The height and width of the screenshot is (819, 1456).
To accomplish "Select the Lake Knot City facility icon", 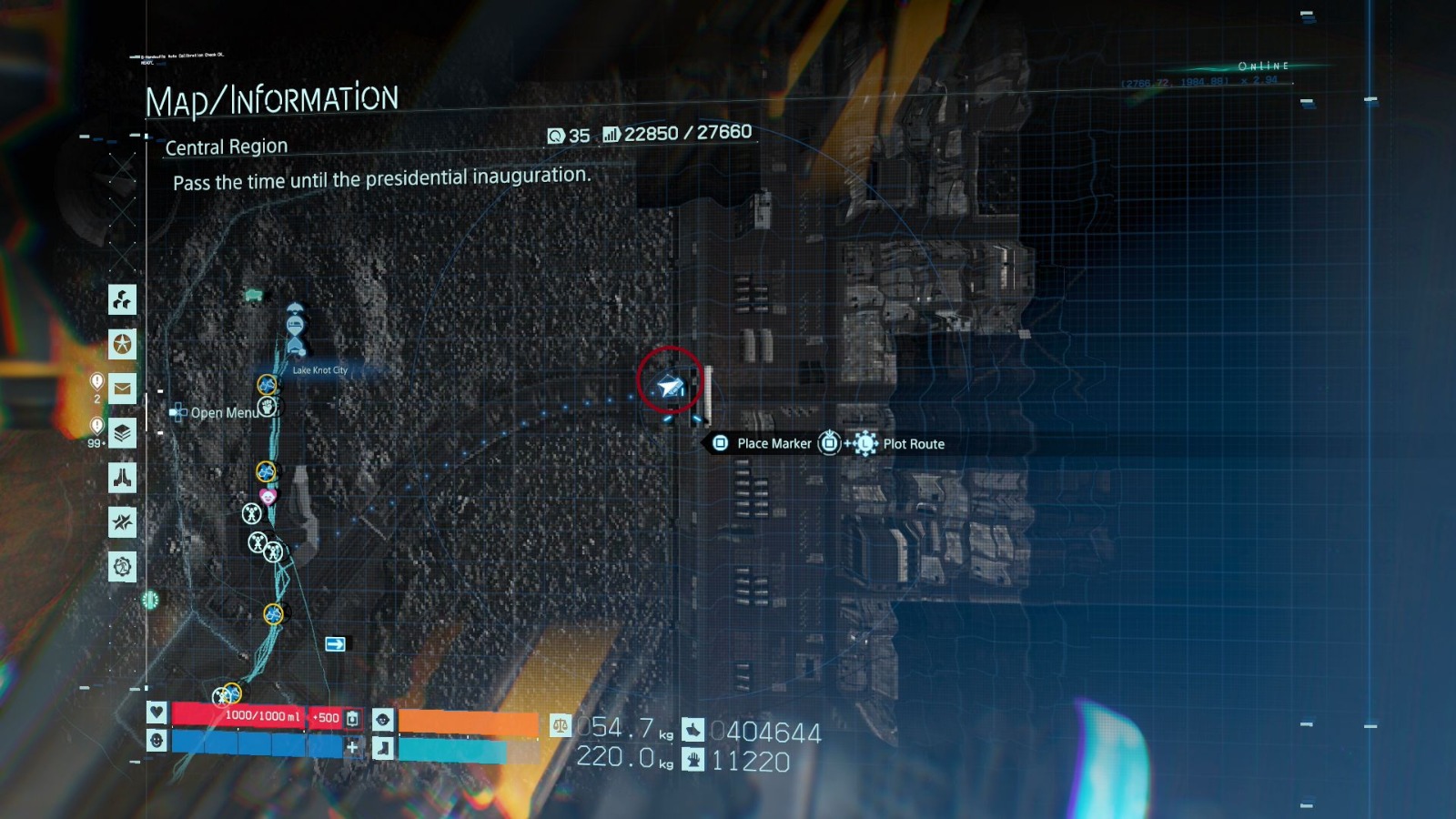I will tap(296, 346).
